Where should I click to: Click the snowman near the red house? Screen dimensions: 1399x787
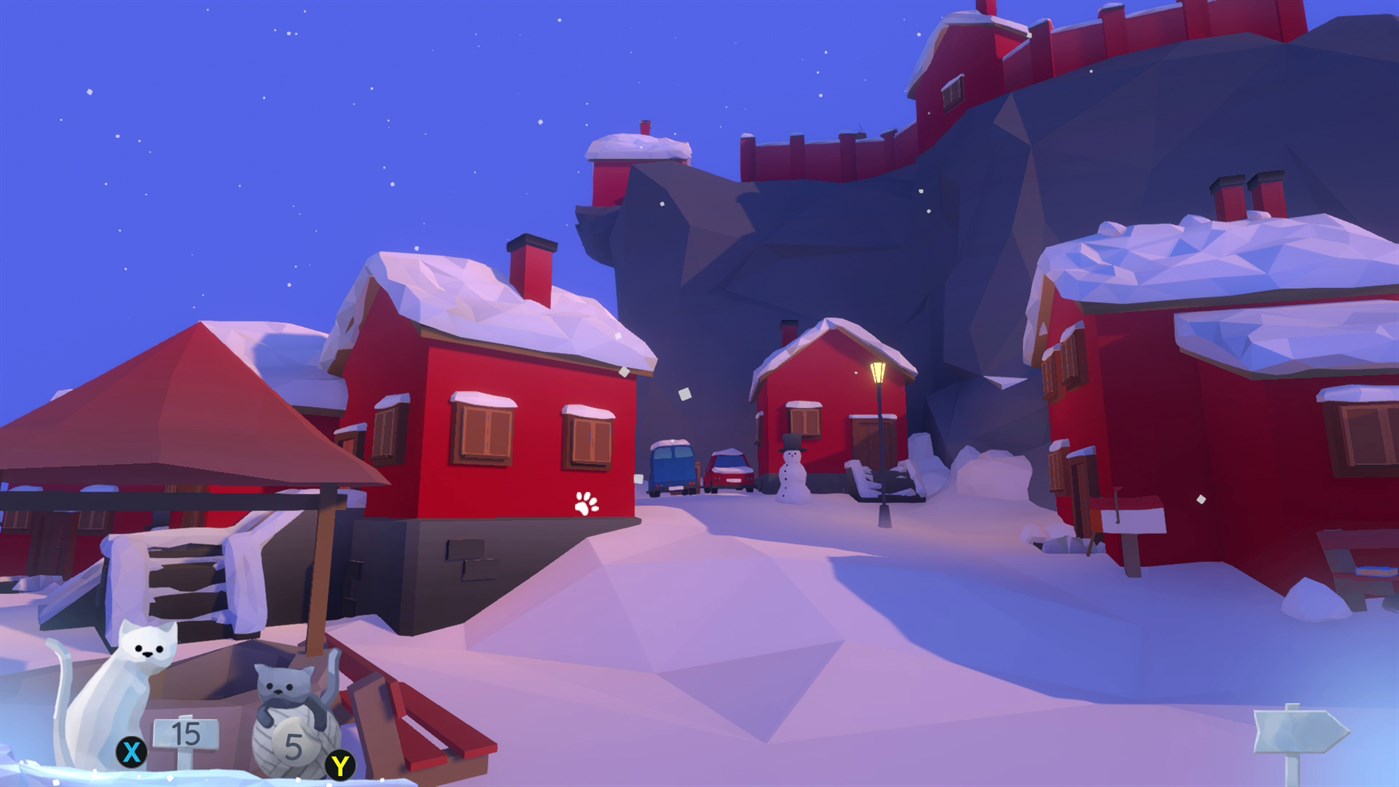791,470
